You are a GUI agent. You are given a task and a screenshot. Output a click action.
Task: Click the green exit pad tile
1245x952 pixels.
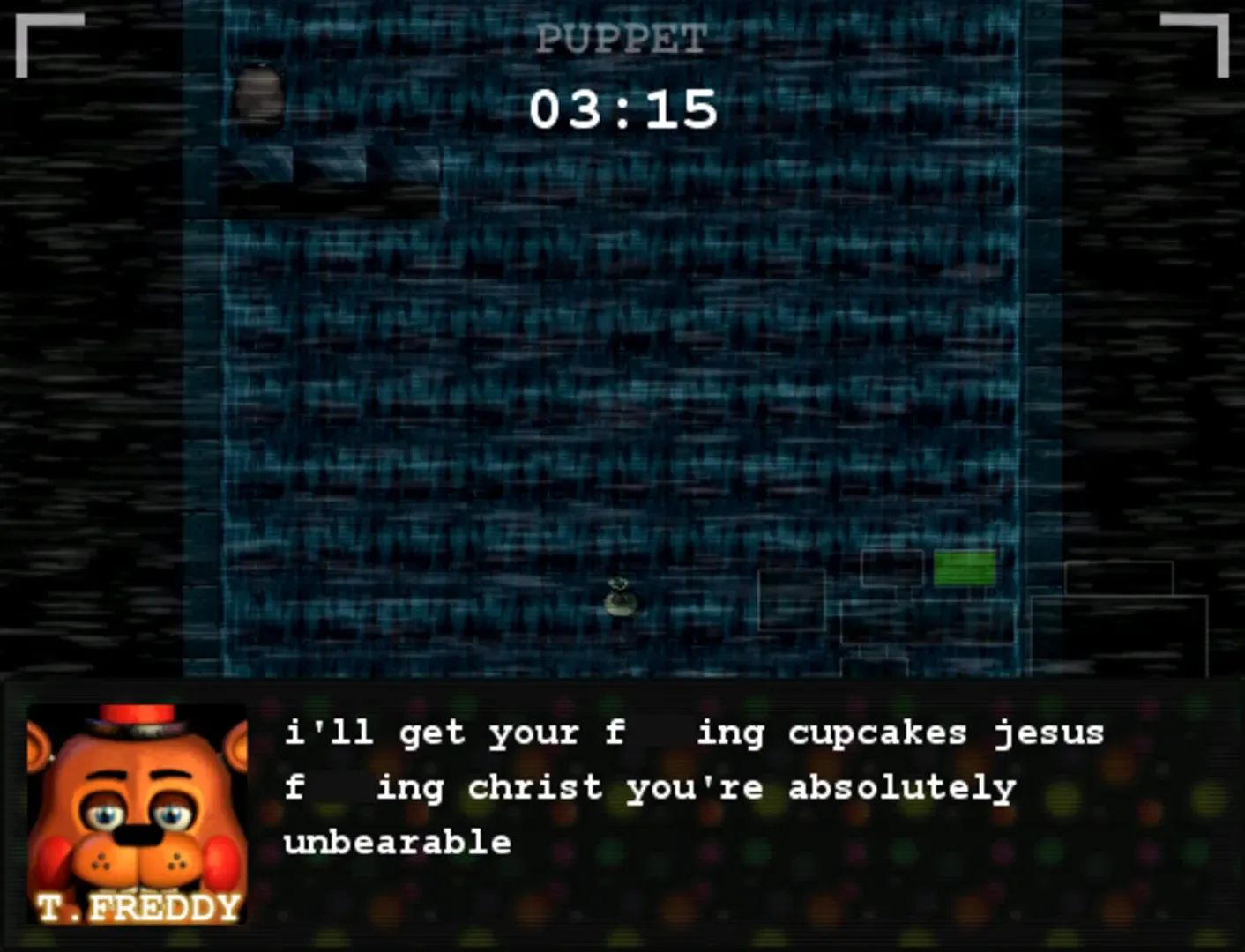(965, 569)
